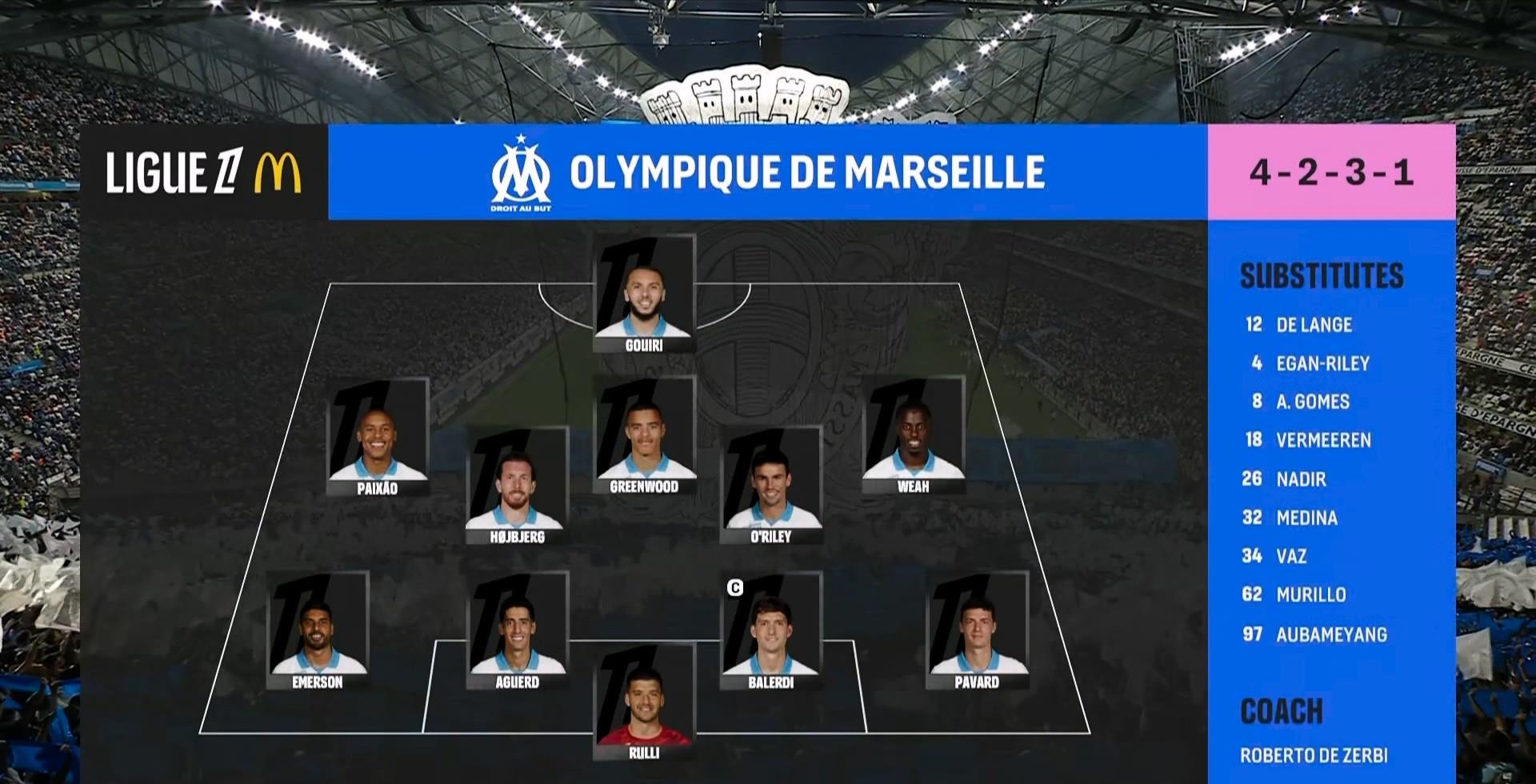The image size is (1536, 784).
Task: Pick the Weah player card
Action: coord(913,436)
